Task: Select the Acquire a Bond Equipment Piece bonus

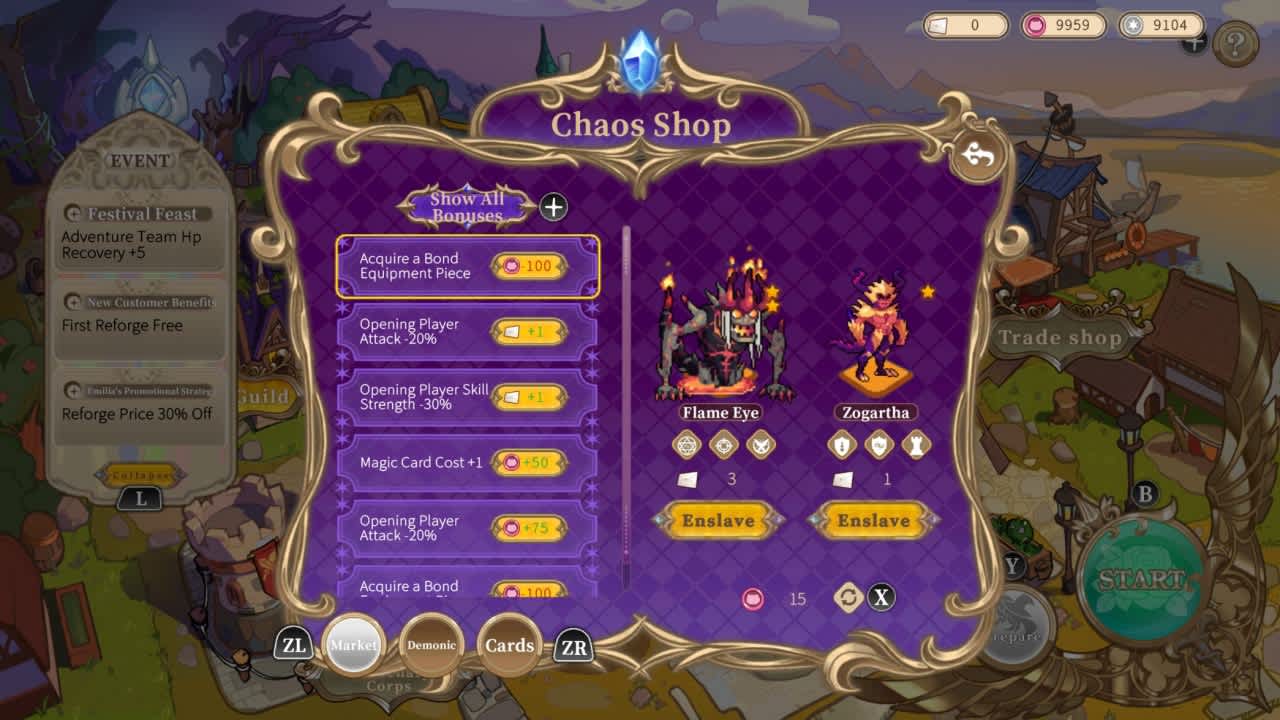Action: [x=466, y=266]
